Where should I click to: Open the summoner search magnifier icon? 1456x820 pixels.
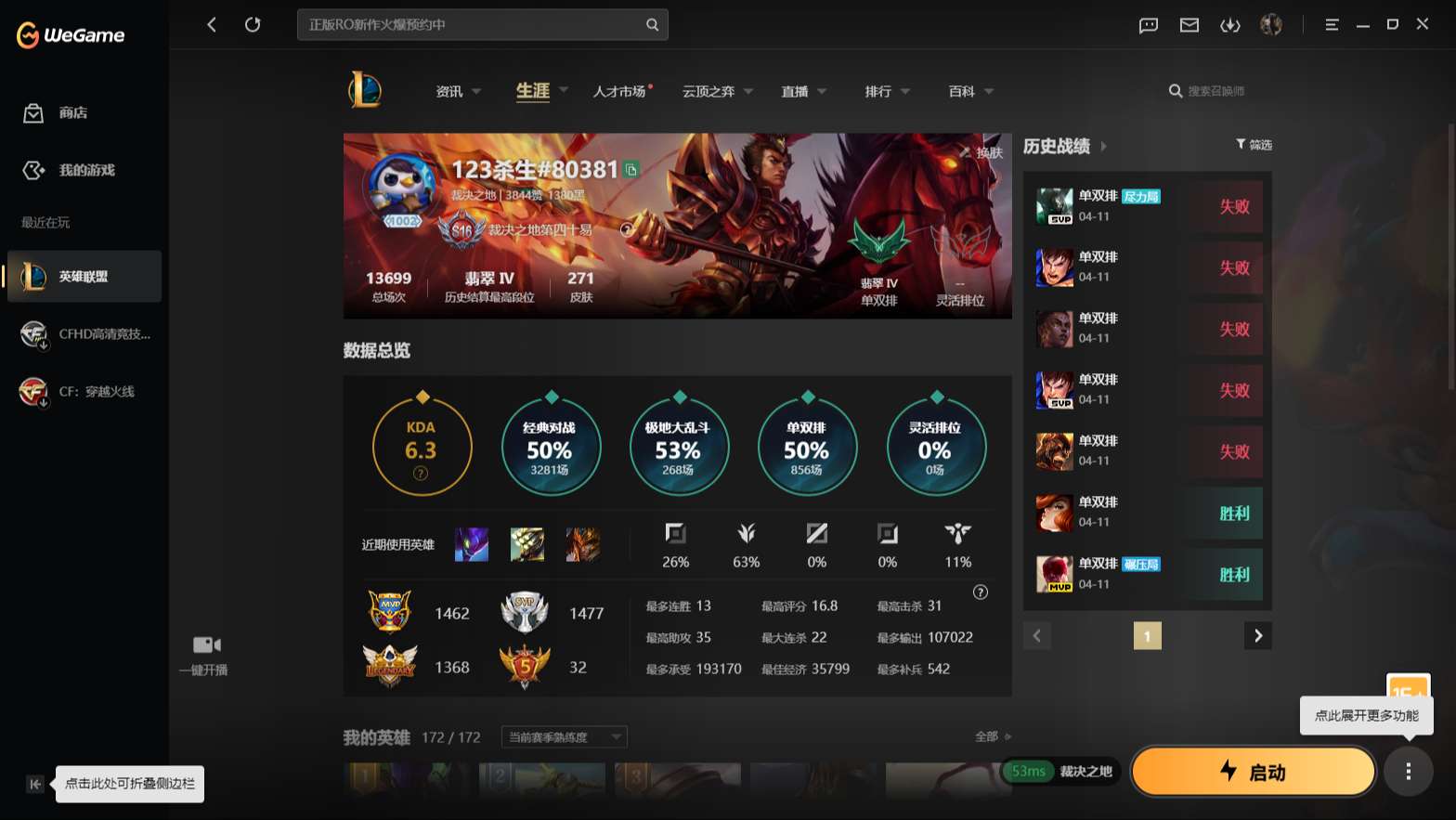1175,91
